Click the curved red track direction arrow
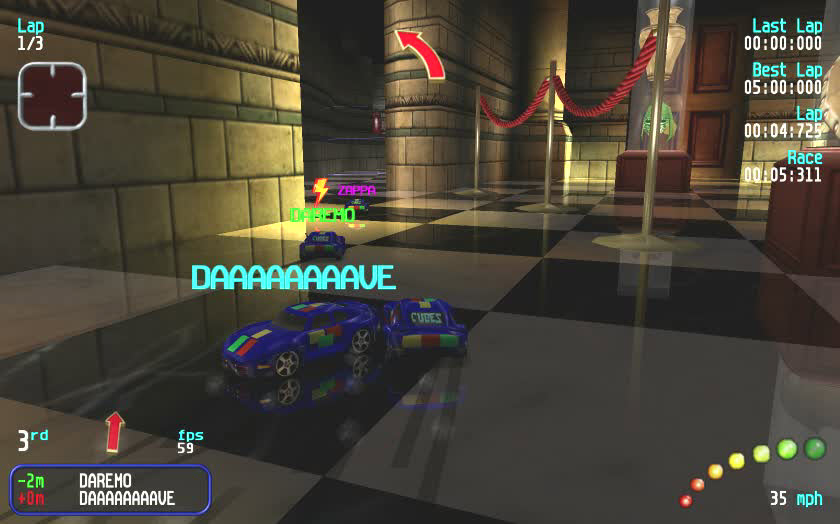This screenshot has height=524, width=840. pyautogui.click(x=421, y=52)
